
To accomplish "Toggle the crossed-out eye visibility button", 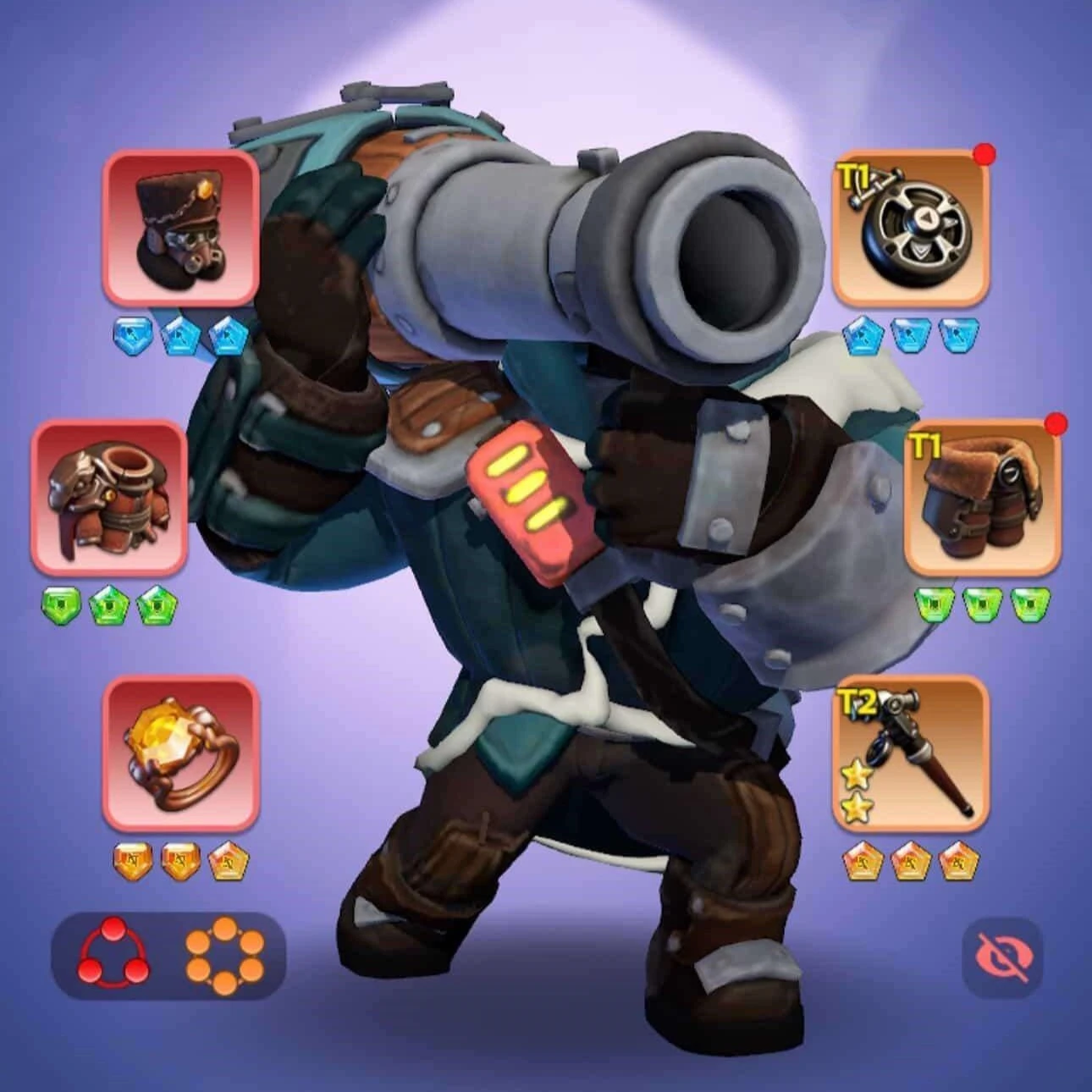I will [1003, 957].
